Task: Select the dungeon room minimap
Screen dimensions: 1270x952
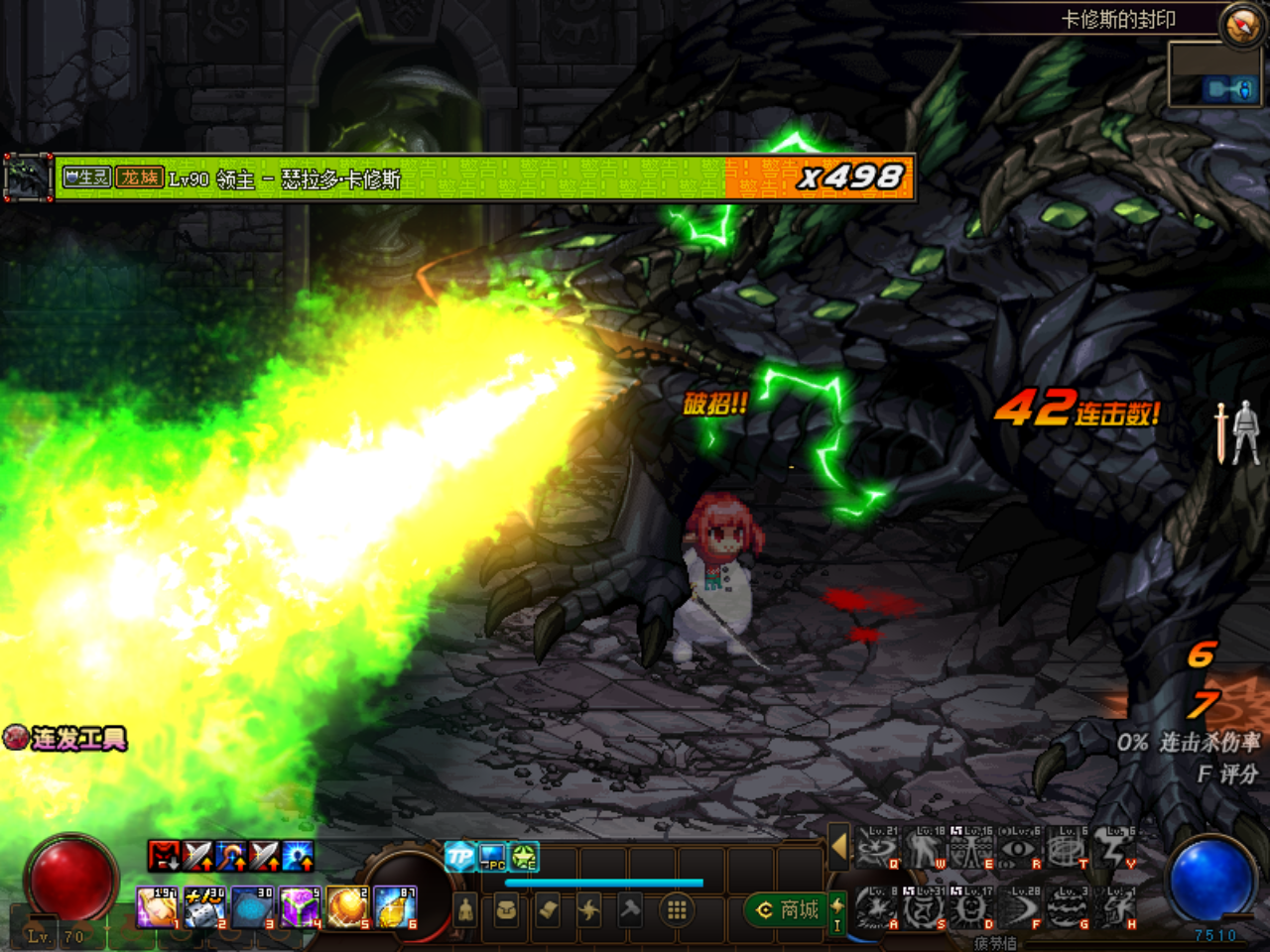Action: click(x=1214, y=74)
